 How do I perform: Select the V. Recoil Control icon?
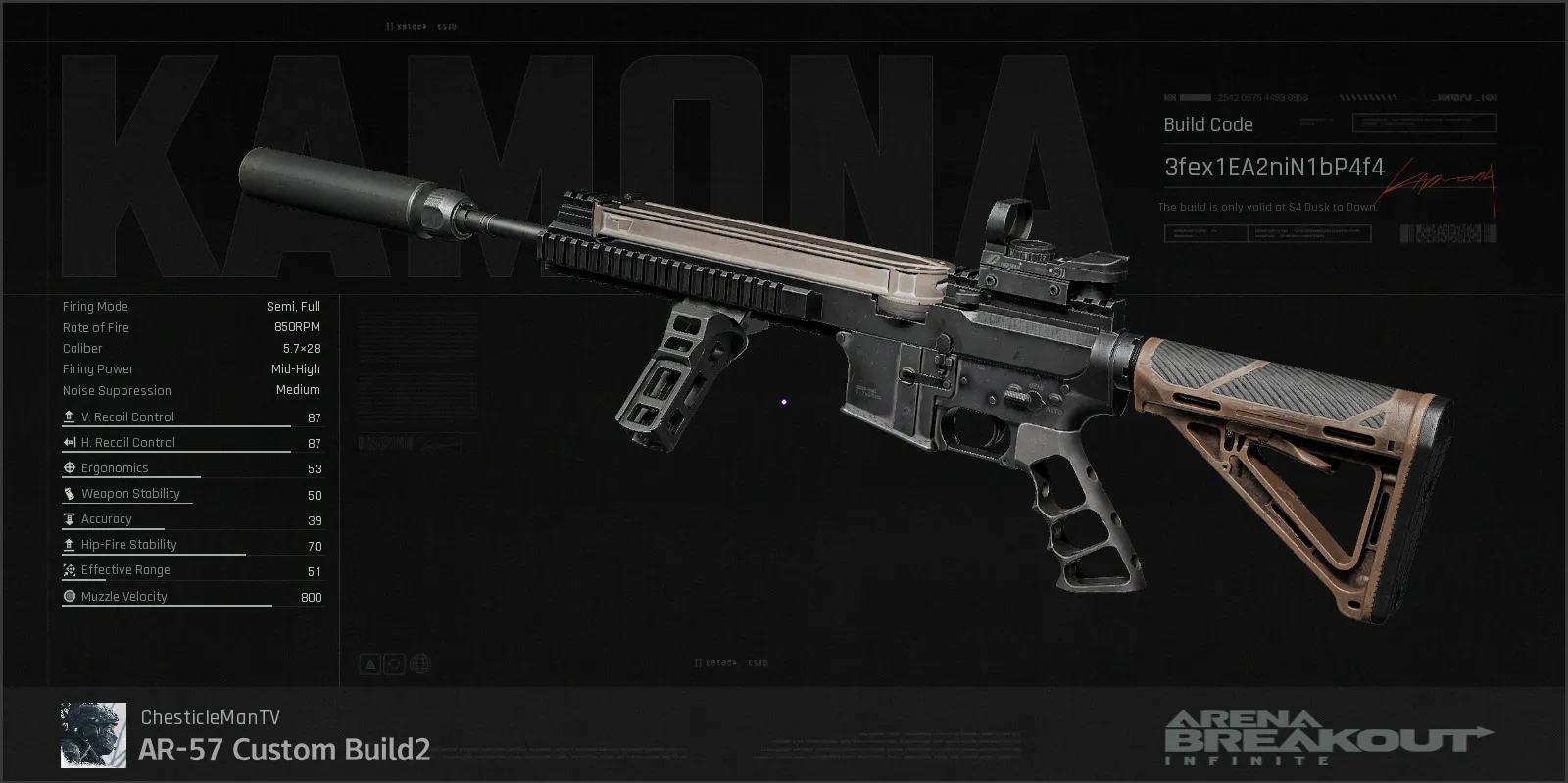pyautogui.click(x=69, y=416)
